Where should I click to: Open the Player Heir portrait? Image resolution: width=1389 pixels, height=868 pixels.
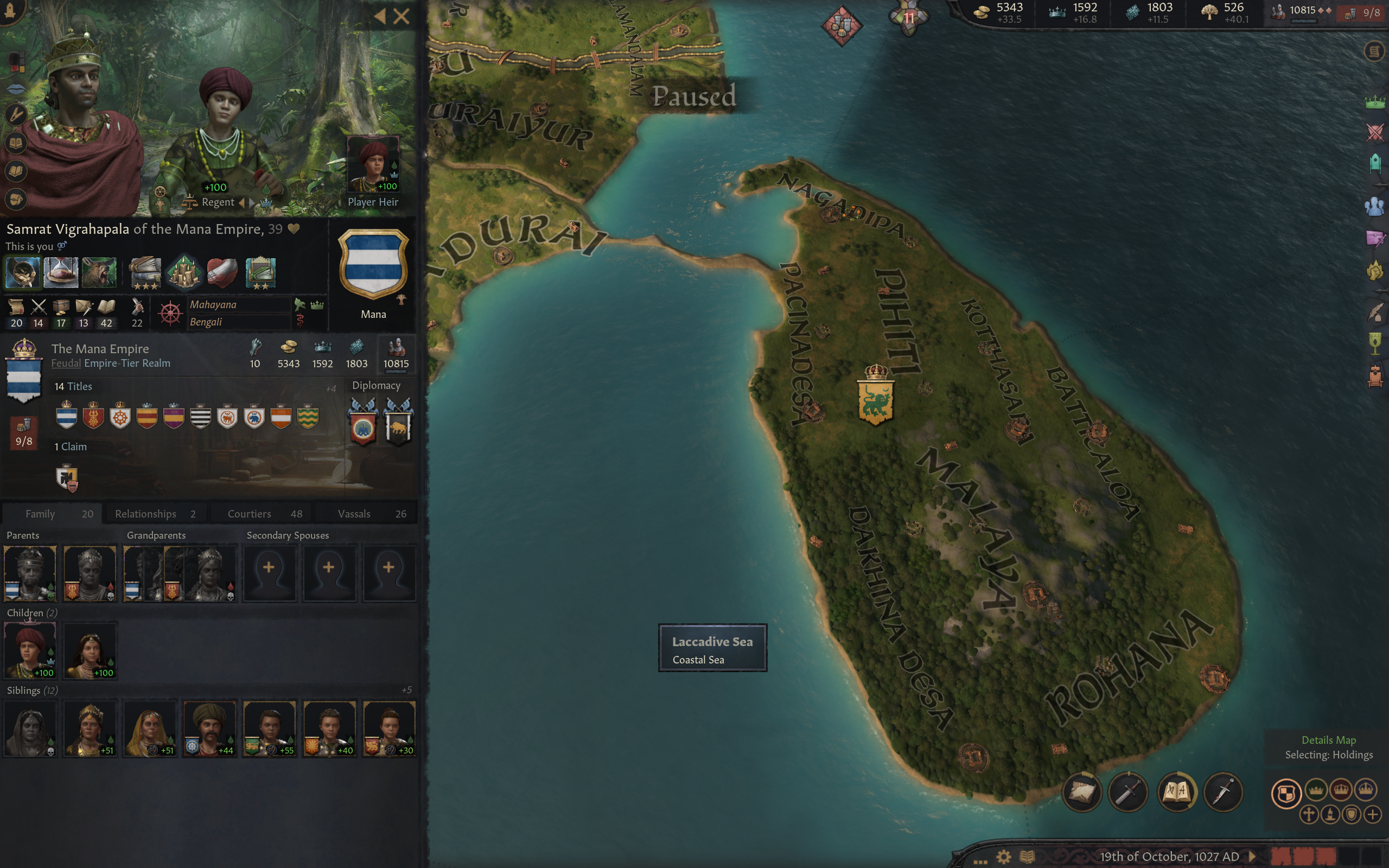click(x=373, y=165)
